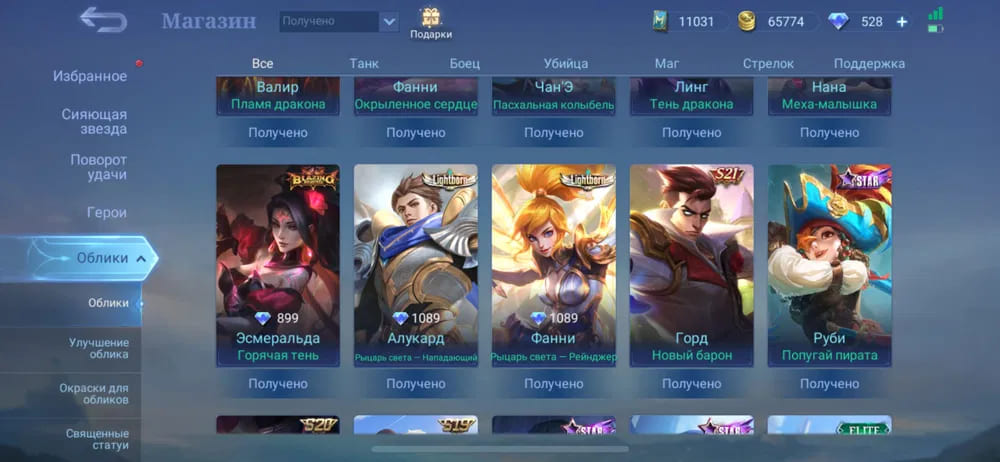
Task: Select the Убийца category tab
Action: pos(566,64)
